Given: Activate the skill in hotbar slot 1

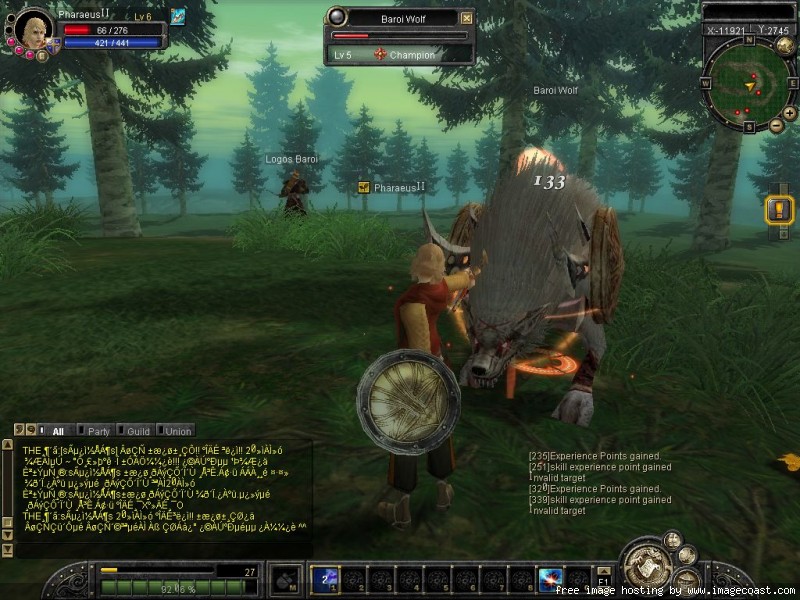Looking at the screenshot, I should click(324, 578).
